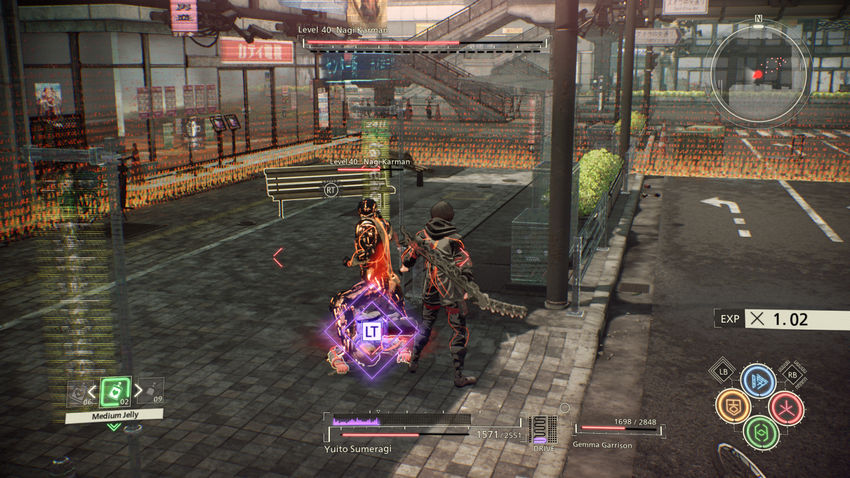This screenshot has height=478, width=850.
Task: Open the circular minimap
Action: [758, 73]
